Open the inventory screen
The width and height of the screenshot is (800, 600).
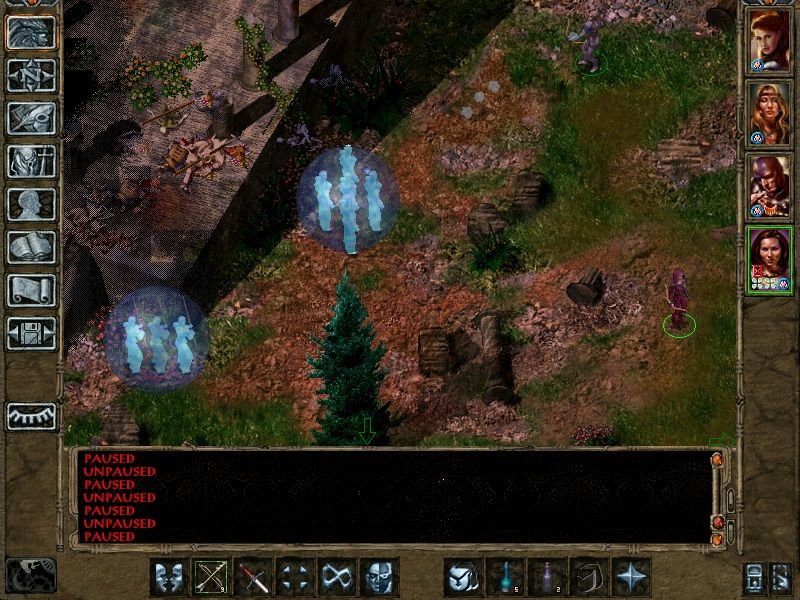(x=31, y=161)
